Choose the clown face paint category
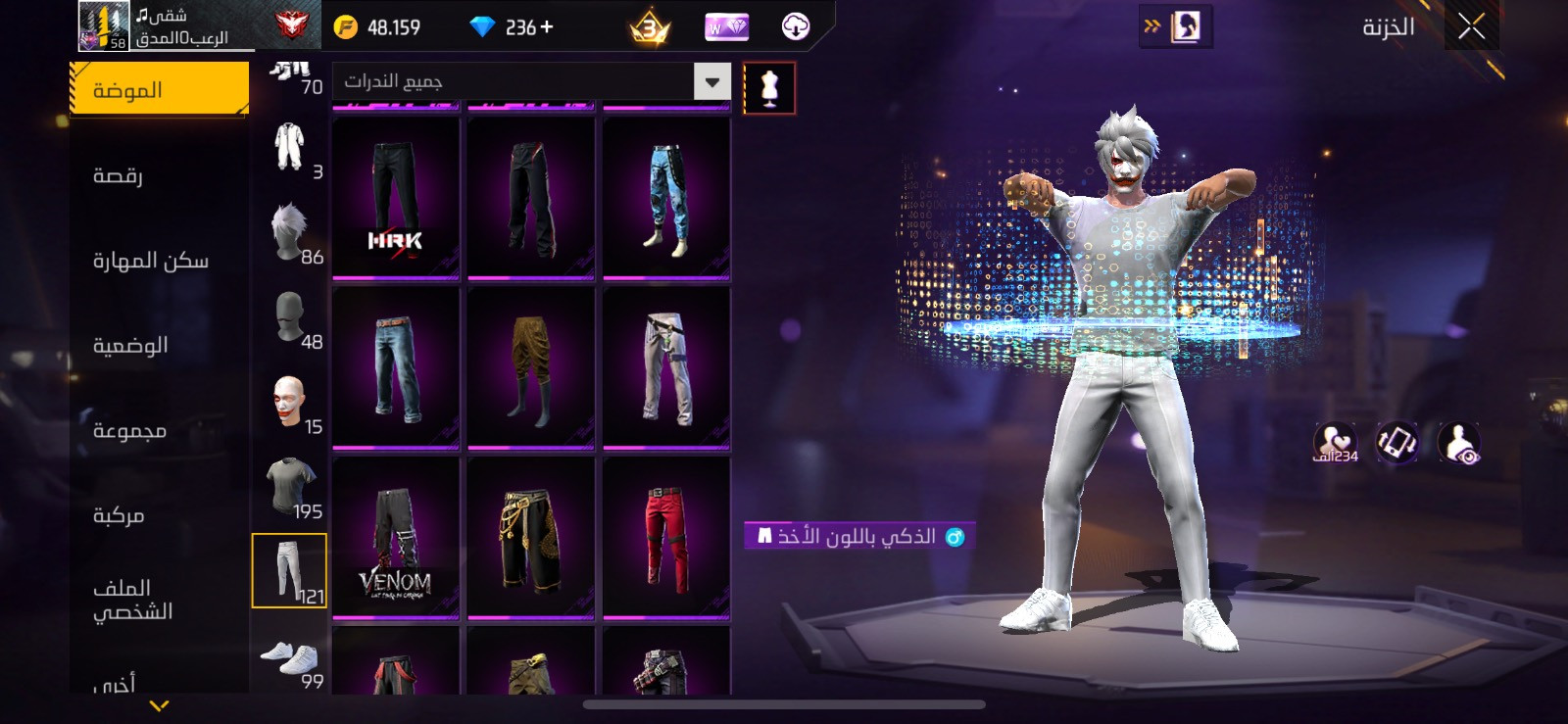 pyautogui.click(x=290, y=402)
